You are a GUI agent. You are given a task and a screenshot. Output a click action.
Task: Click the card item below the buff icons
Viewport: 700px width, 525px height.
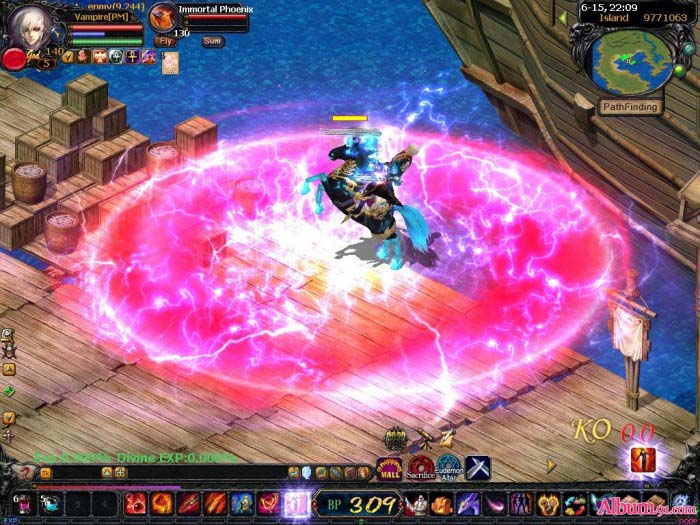click(170, 63)
